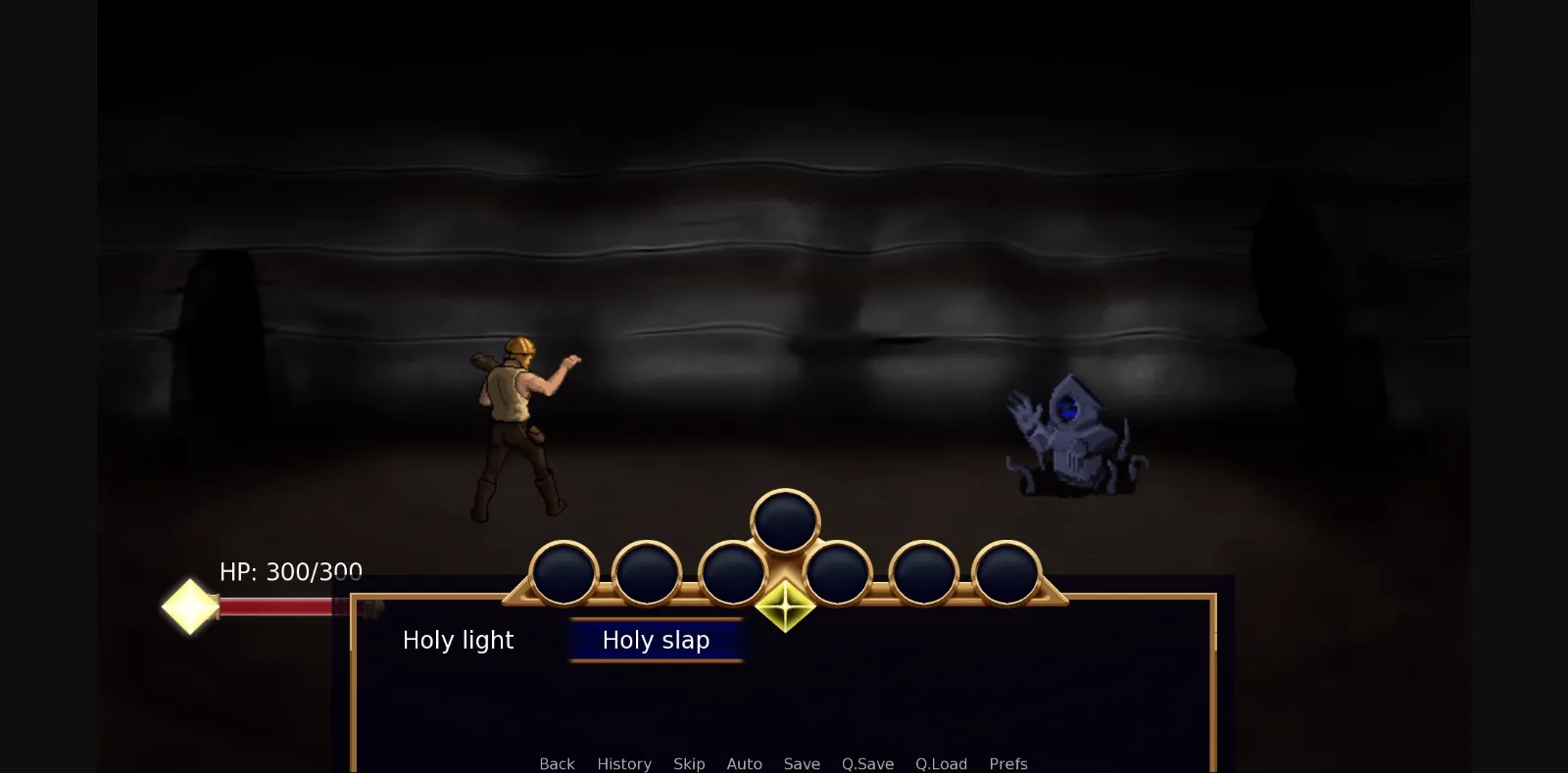Click the second ability orb from the left
The image size is (1568, 773).
pyautogui.click(x=646, y=573)
